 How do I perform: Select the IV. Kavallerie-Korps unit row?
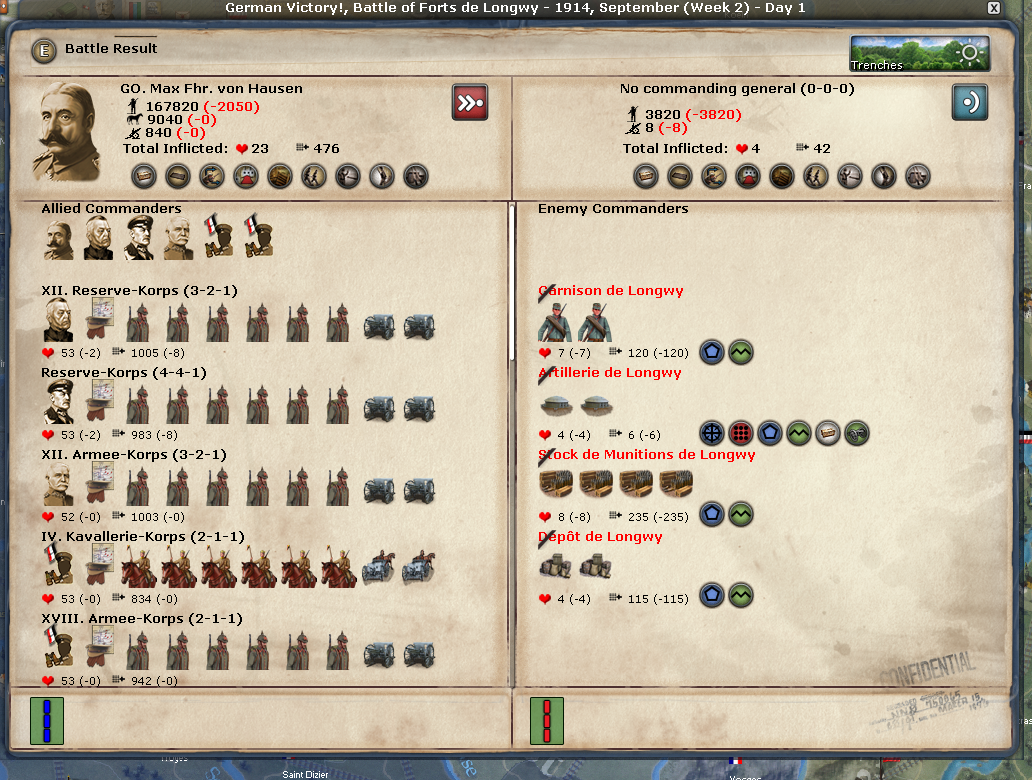tap(138, 537)
